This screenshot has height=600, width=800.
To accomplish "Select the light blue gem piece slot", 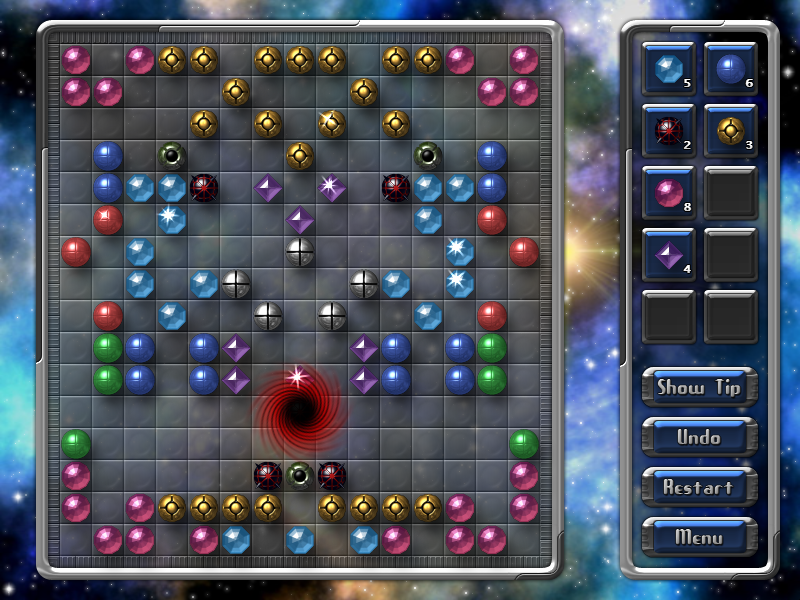I will point(669,68).
